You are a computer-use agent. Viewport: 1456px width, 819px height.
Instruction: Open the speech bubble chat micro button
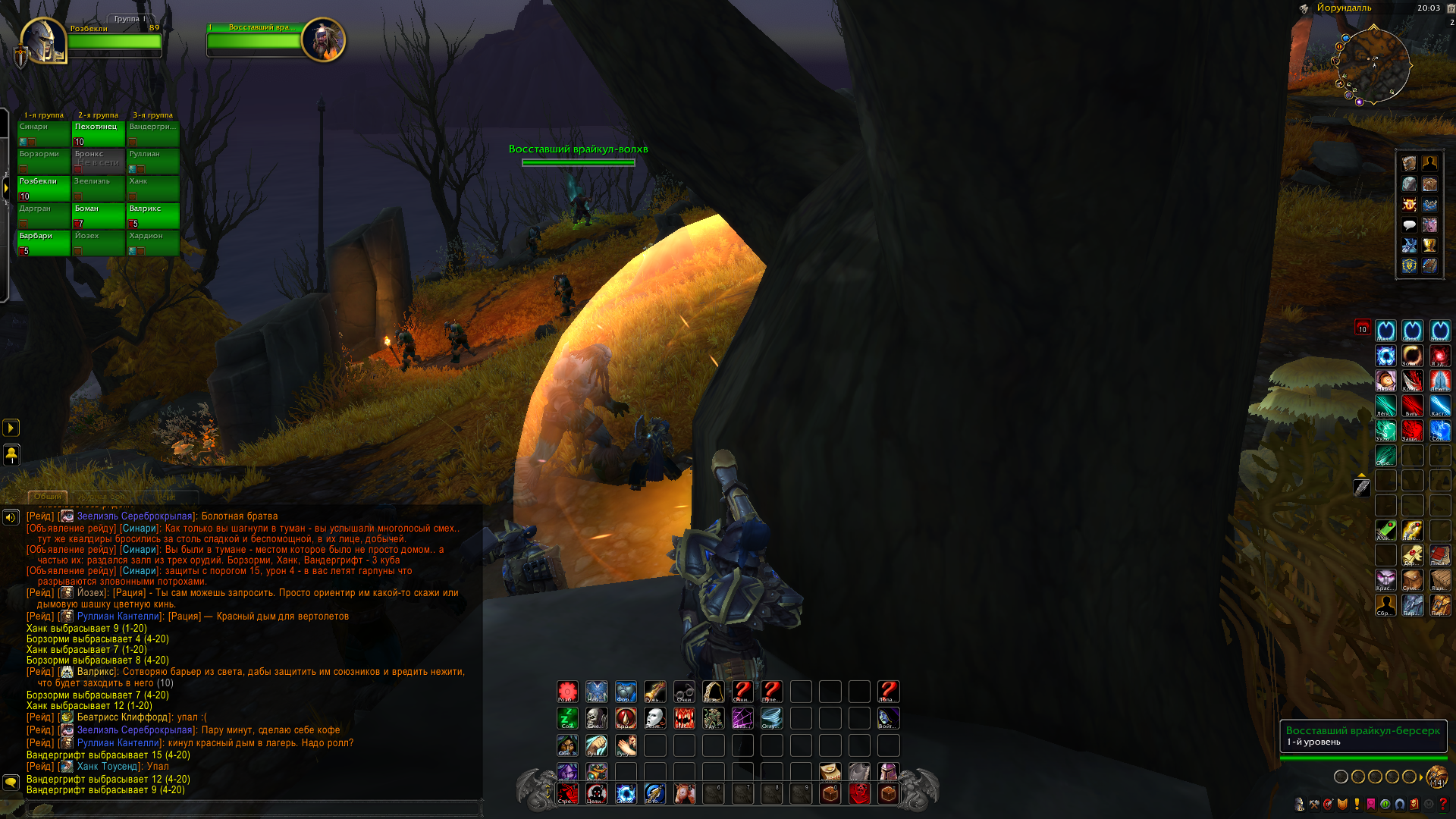(1409, 225)
